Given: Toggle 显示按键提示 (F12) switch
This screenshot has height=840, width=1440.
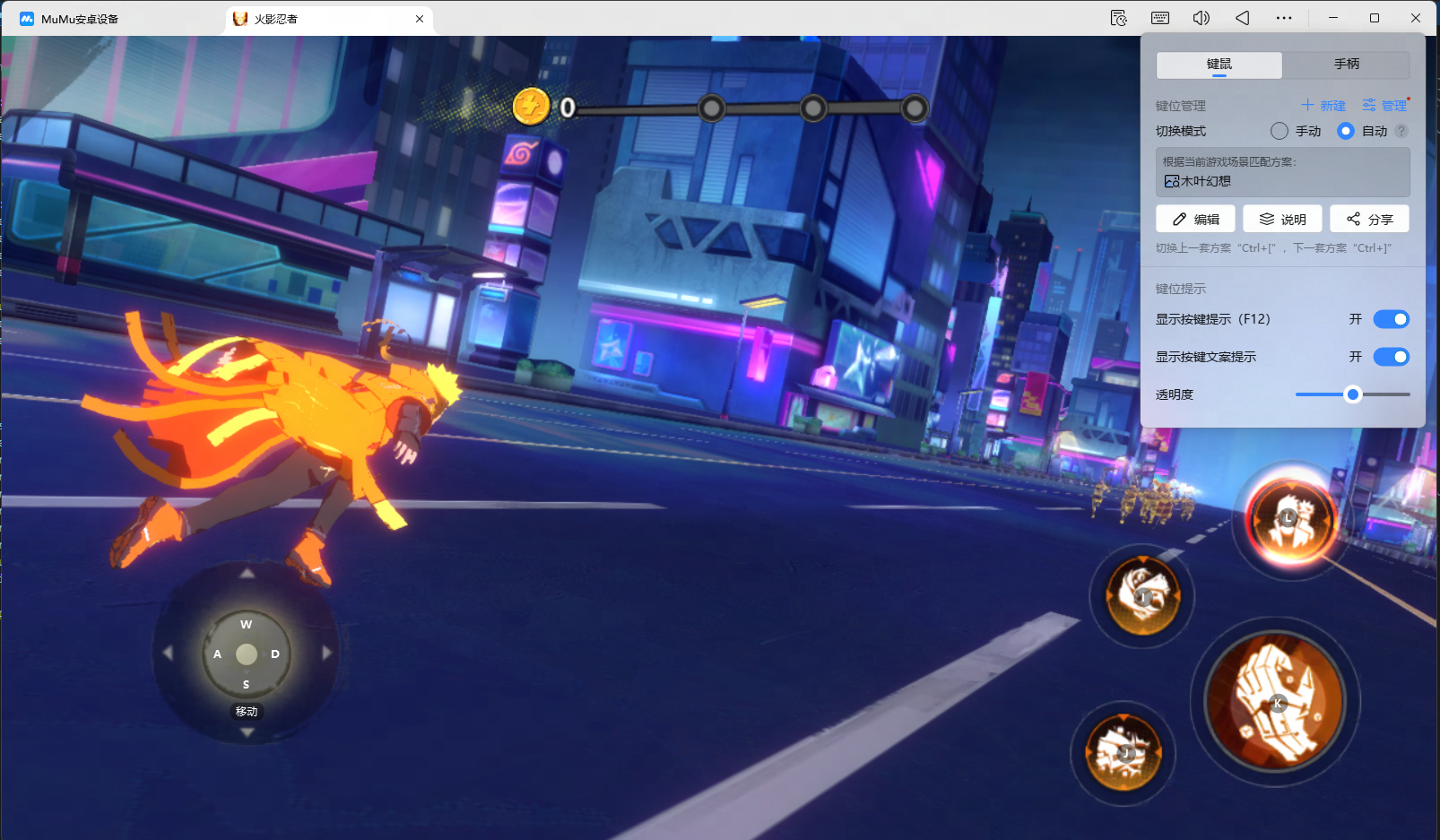Looking at the screenshot, I should [1391, 319].
